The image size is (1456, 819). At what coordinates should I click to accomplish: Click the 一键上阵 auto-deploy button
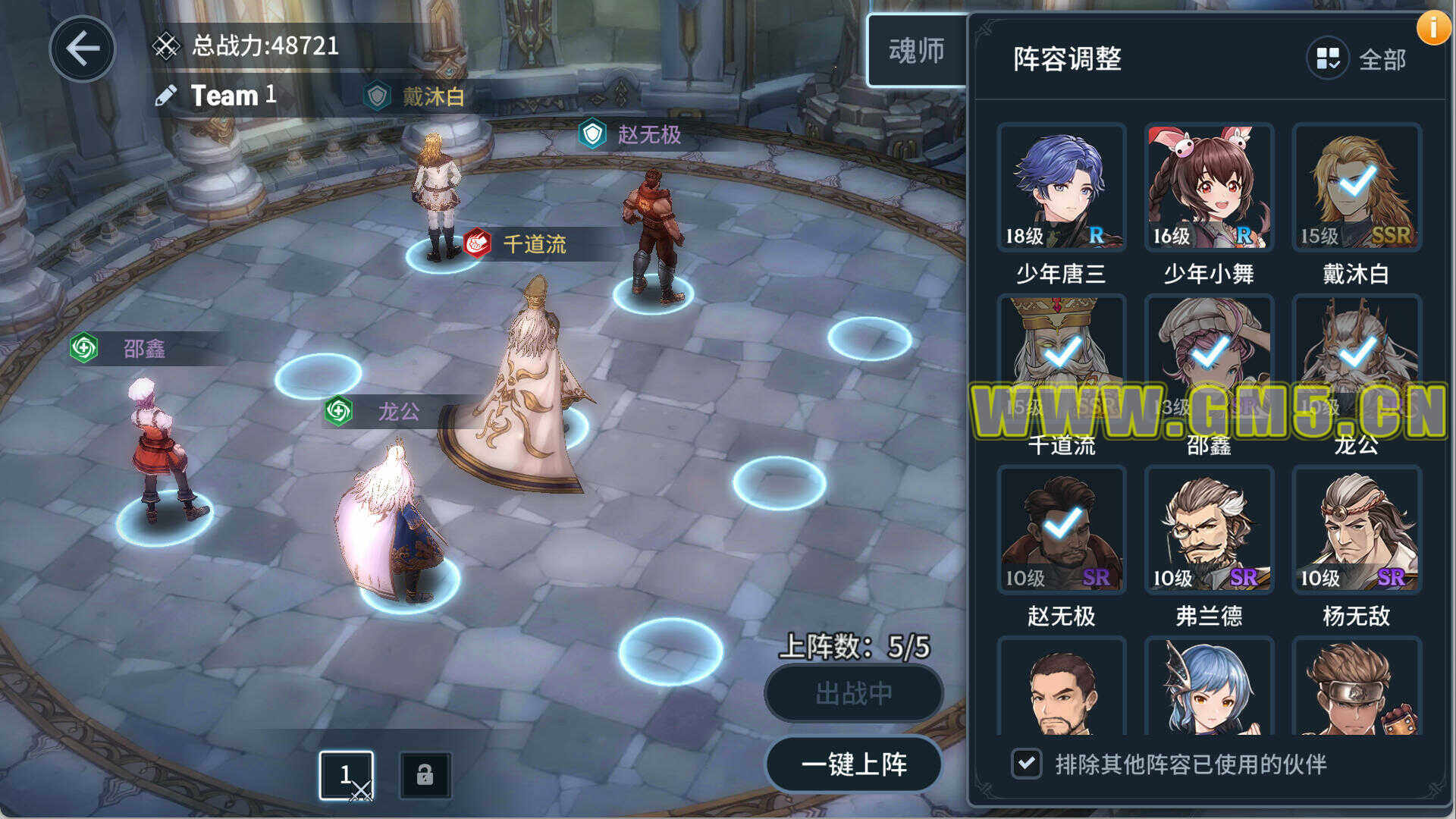tap(854, 764)
